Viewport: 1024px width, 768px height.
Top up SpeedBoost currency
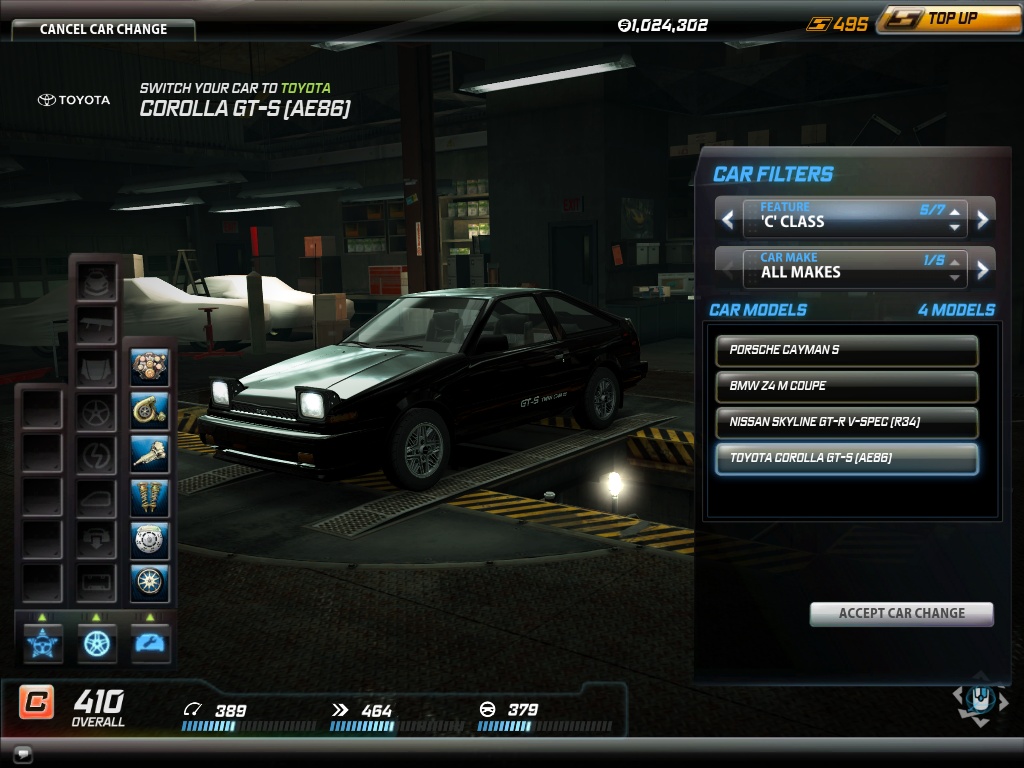coord(948,20)
